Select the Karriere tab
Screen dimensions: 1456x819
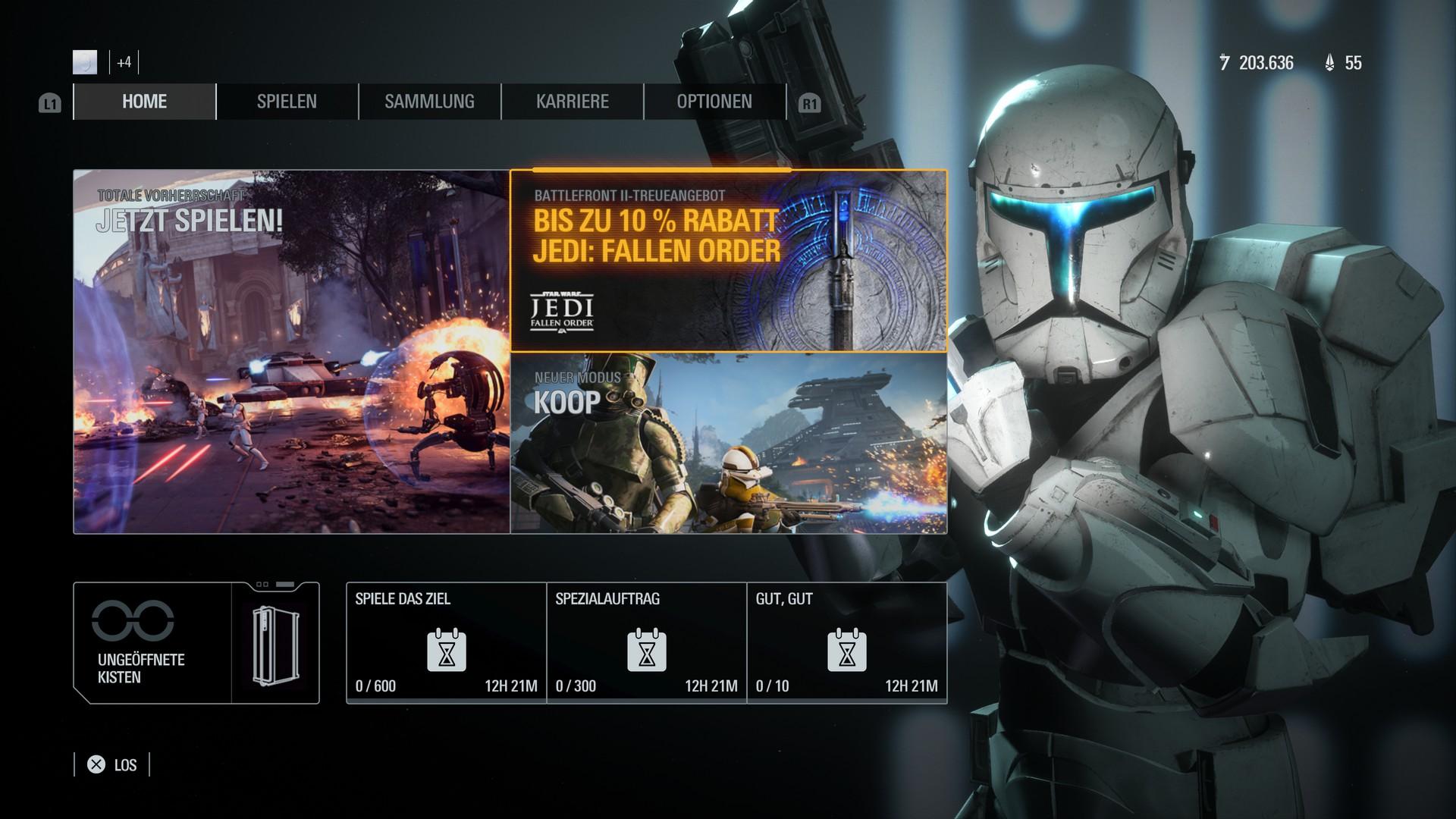572,102
